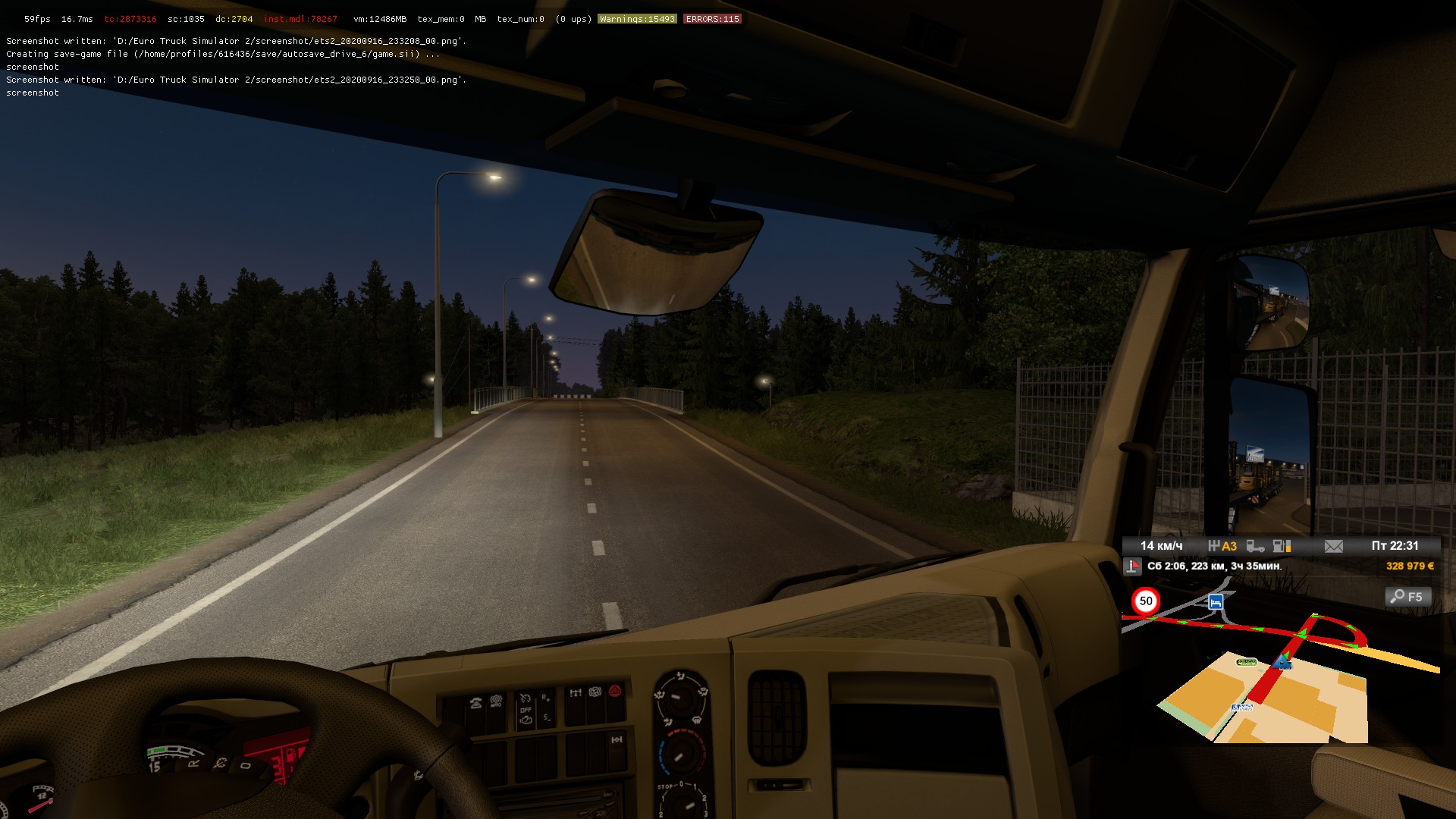Open the mail envelope icon
This screenshot has height=819, width=1456.
pos(1333,546)
